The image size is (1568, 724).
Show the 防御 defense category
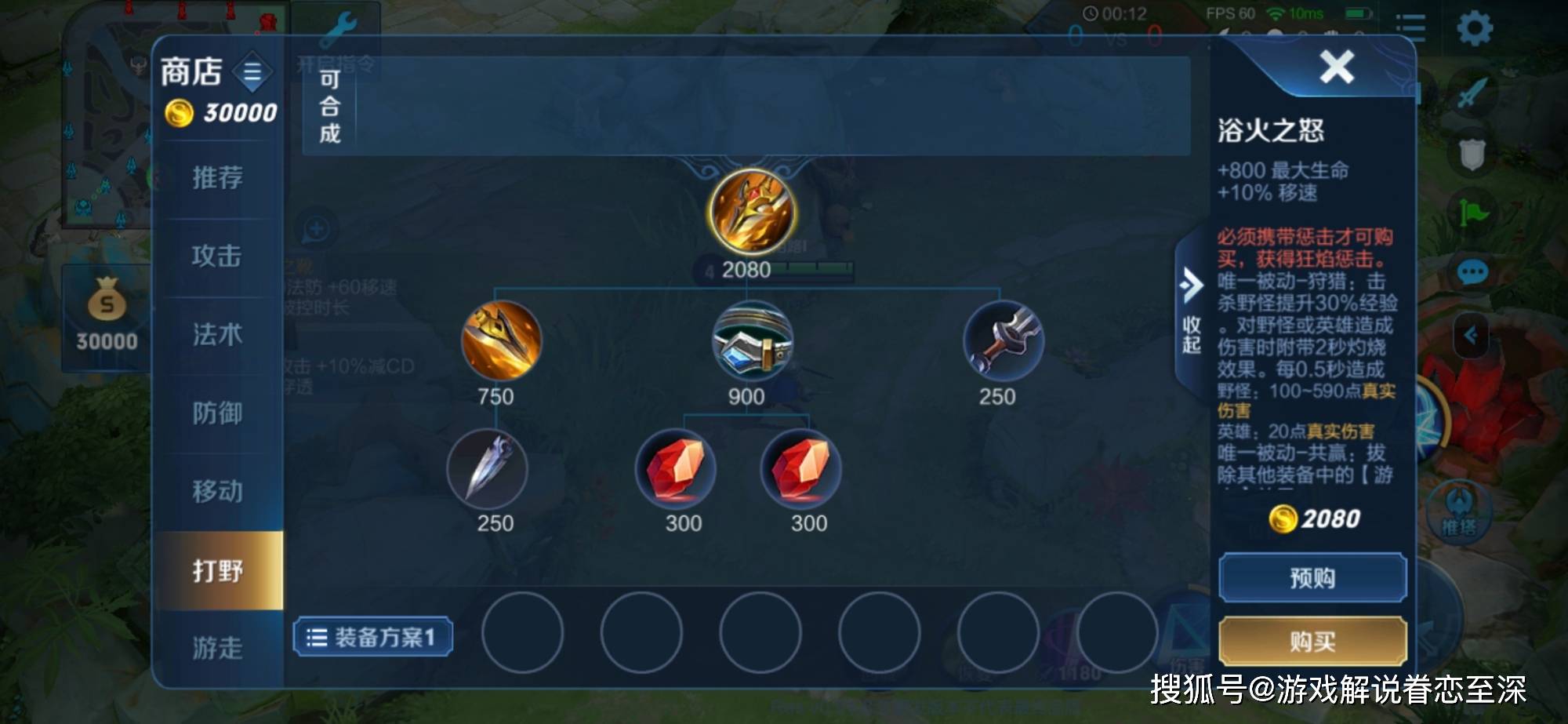point(218,413)
